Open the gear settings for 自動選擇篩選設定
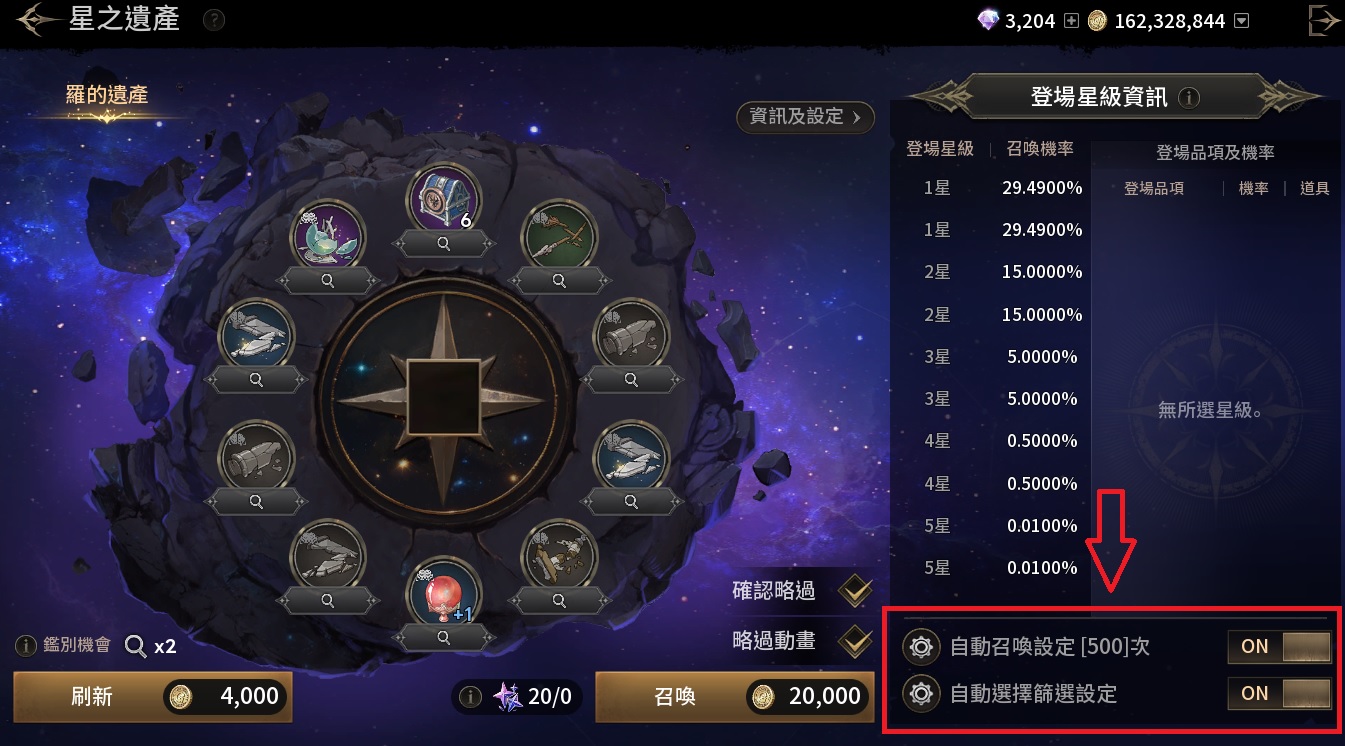1345x746 pixels. (920, 693)
